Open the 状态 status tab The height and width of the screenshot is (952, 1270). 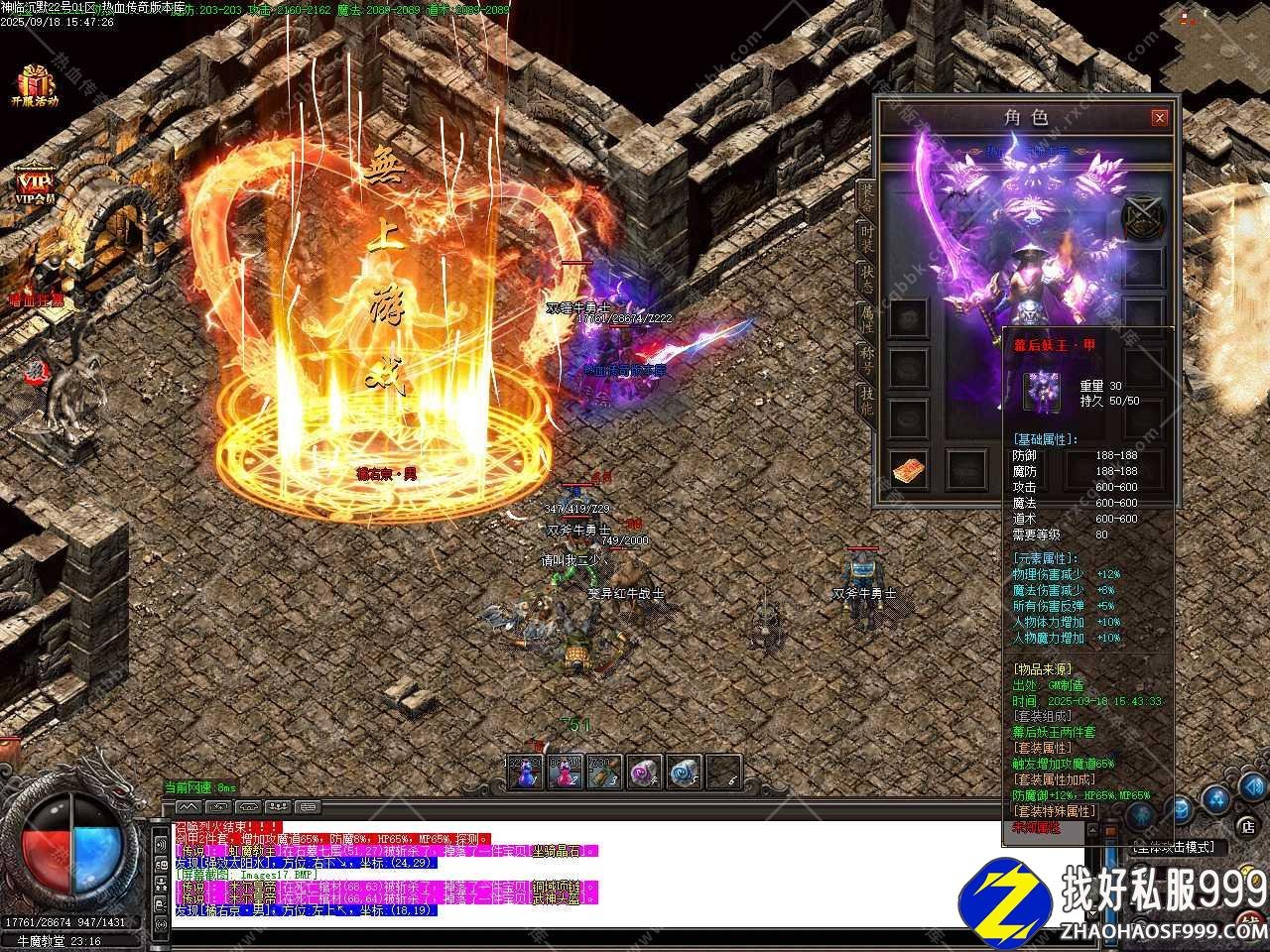[866, 278]
